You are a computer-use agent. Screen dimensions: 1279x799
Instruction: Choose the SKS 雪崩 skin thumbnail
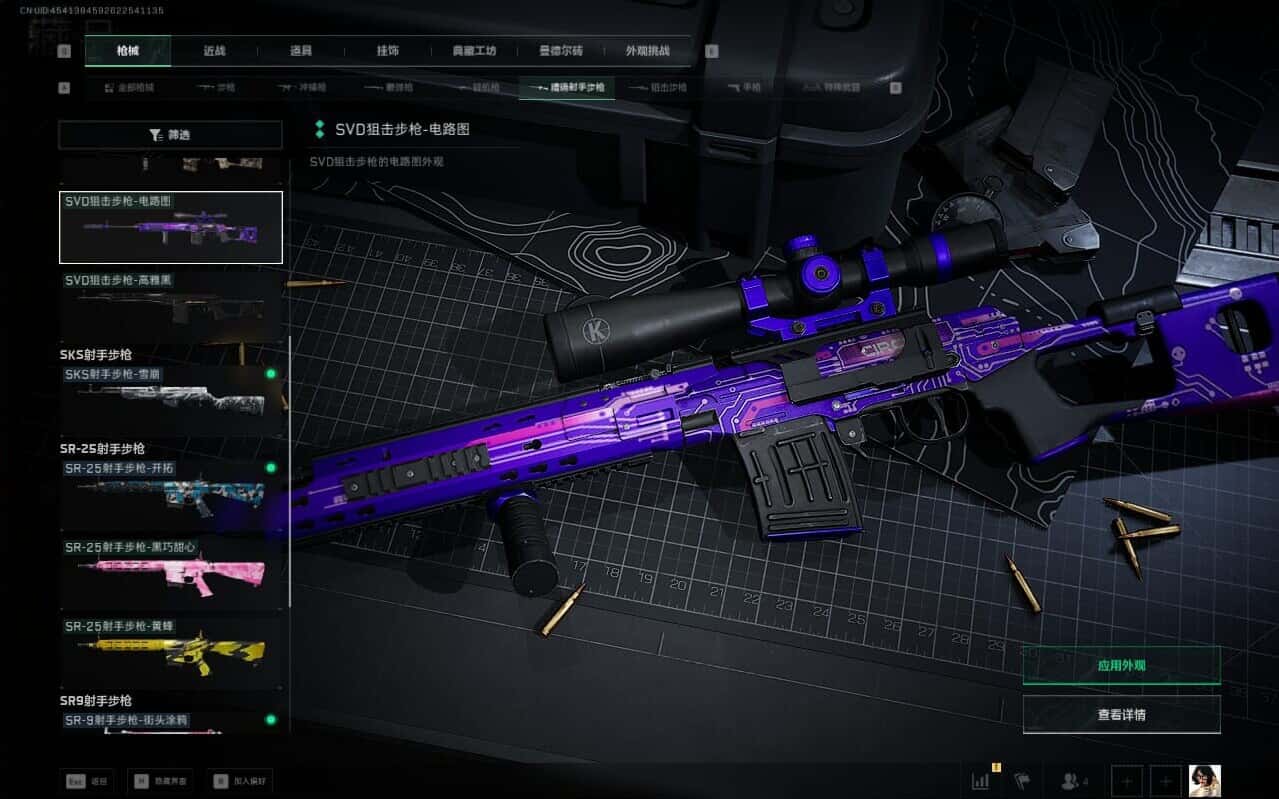[171, 400]
